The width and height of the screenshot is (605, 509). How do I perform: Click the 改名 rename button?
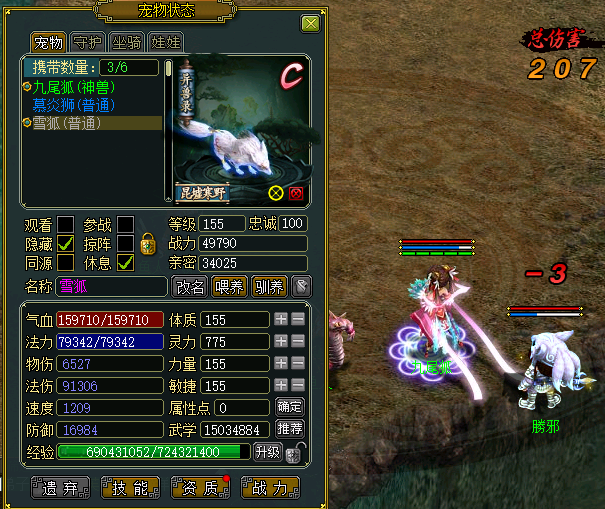pyautogui.click(x=191, y=287)
